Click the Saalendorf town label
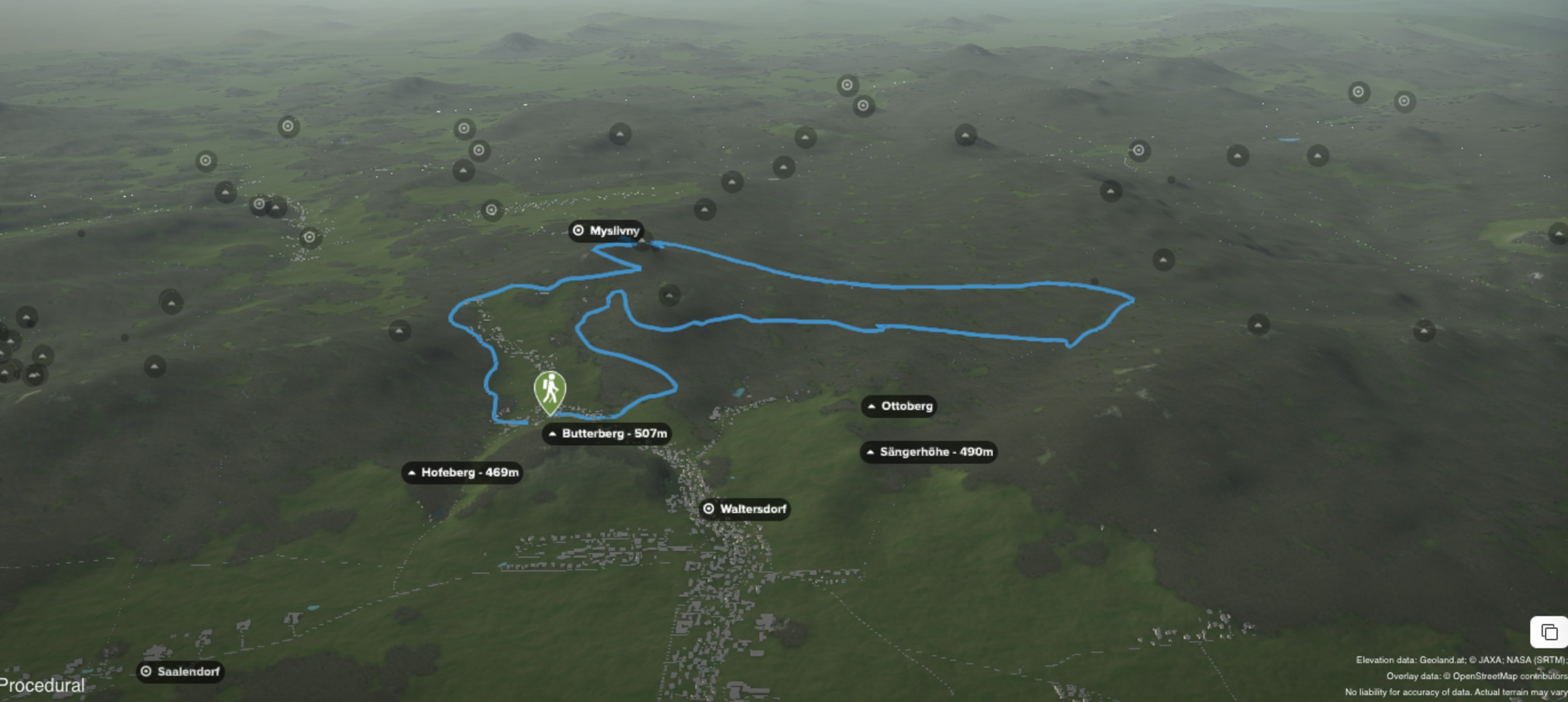 (x=180, y=672)
